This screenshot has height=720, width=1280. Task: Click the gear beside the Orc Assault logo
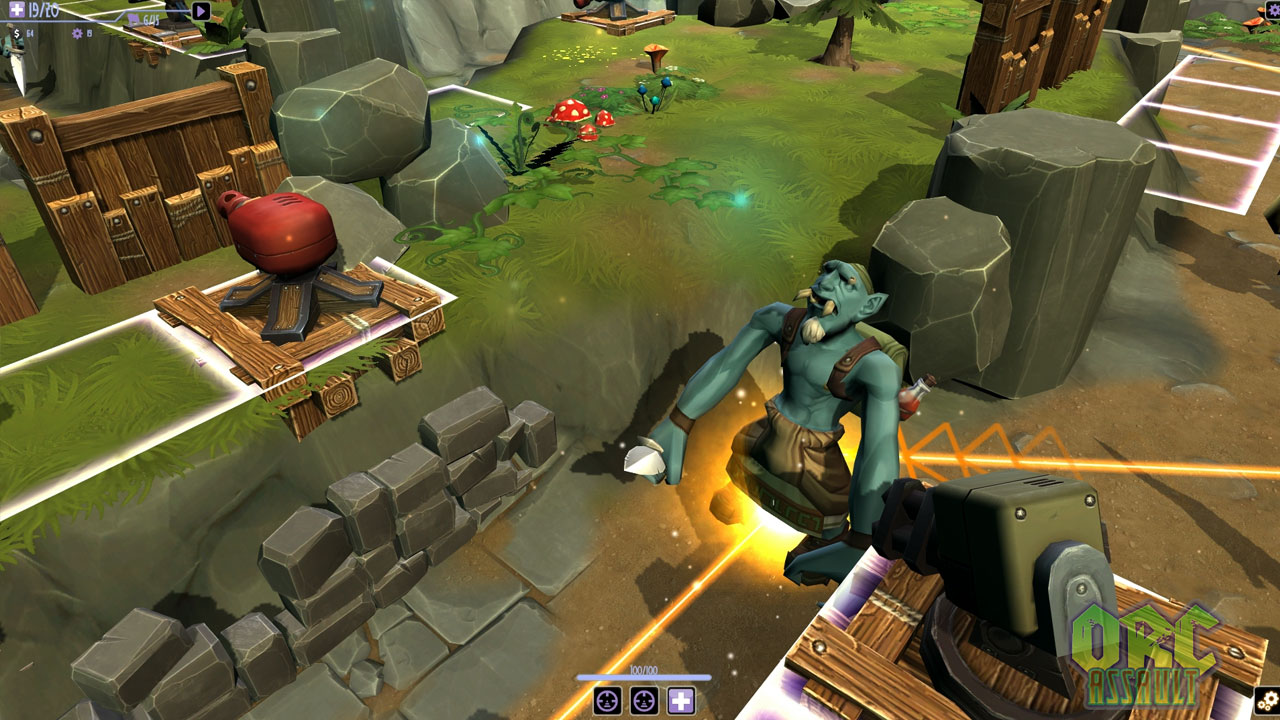click(1267, 701)
